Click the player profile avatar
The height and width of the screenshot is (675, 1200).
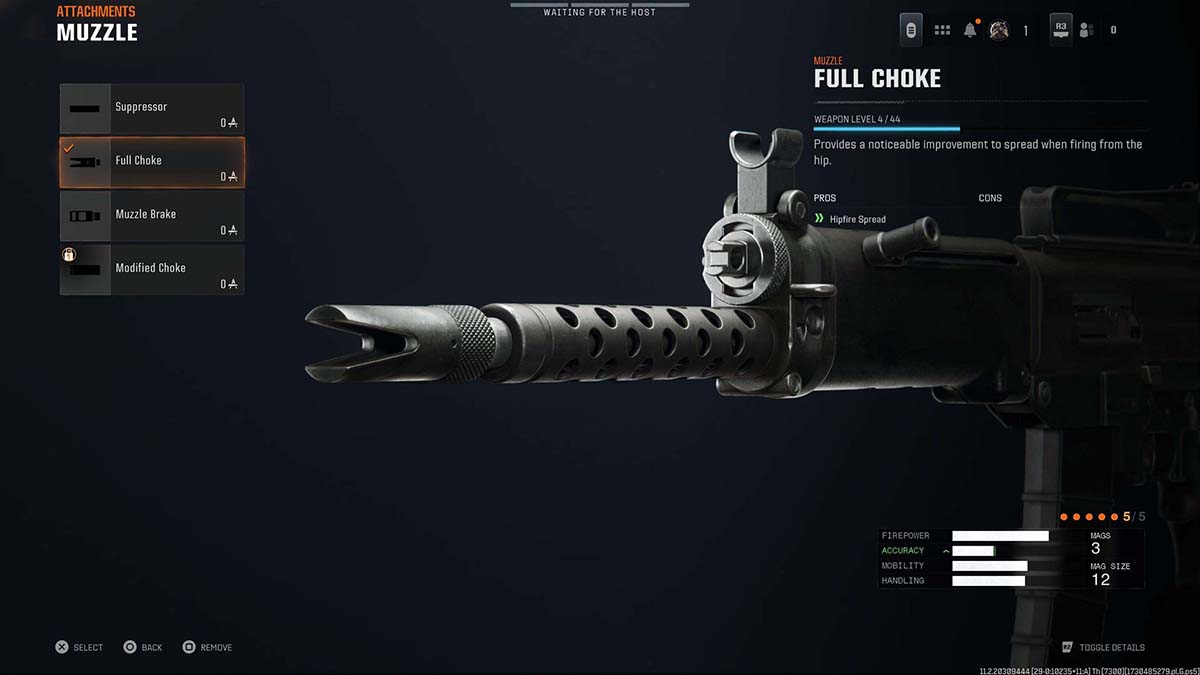click(998, 30)
